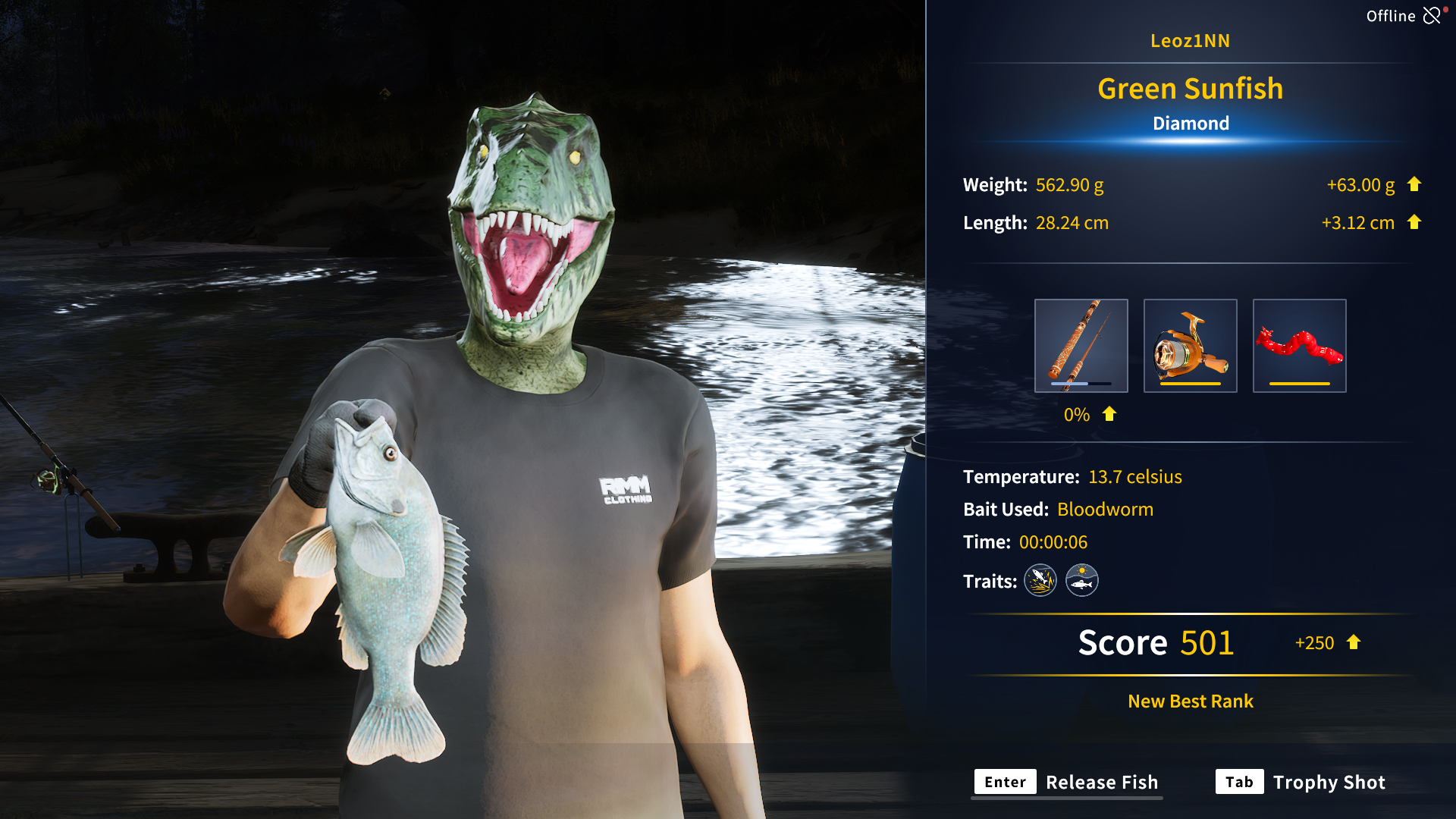This screenshot has height=819, width=1456.
Task: Select the orange spinning reel slot
Action: [1190, 346]
